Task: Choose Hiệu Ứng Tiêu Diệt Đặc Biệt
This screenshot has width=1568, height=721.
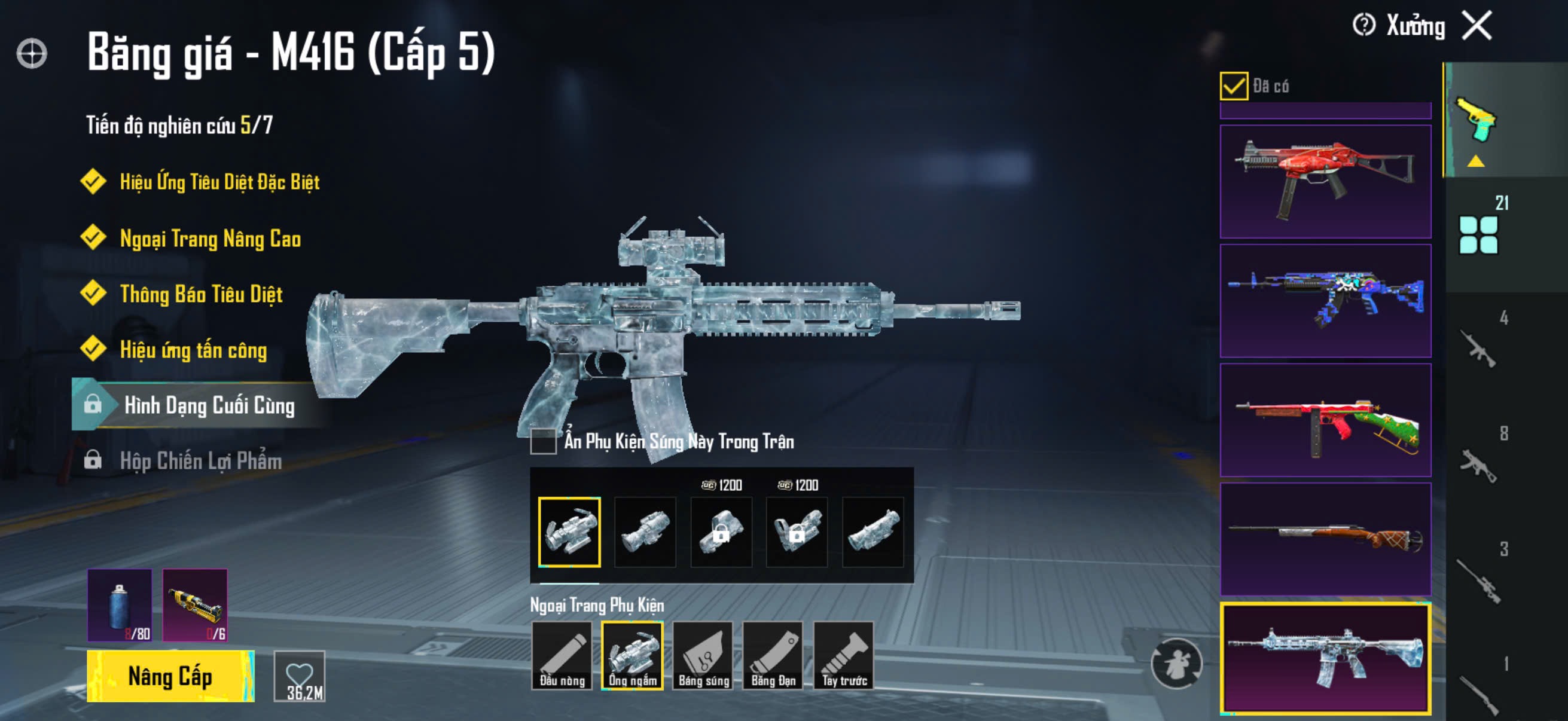Action: [218, 182]
